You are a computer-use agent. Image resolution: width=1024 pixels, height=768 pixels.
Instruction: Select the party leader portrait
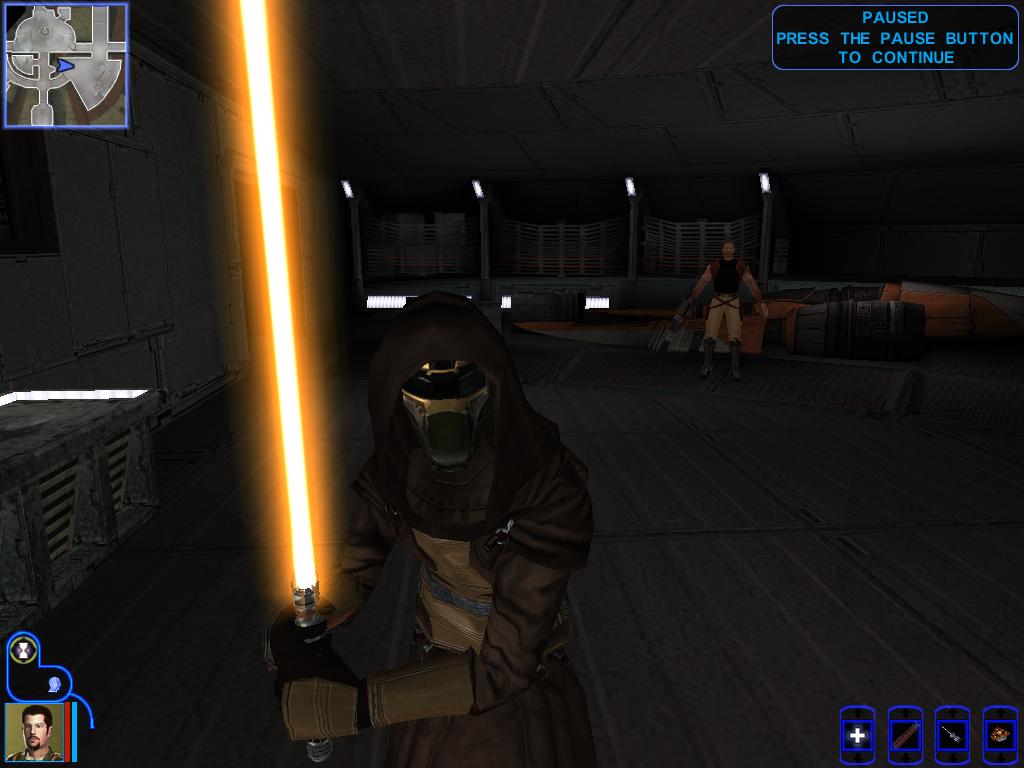34,731
